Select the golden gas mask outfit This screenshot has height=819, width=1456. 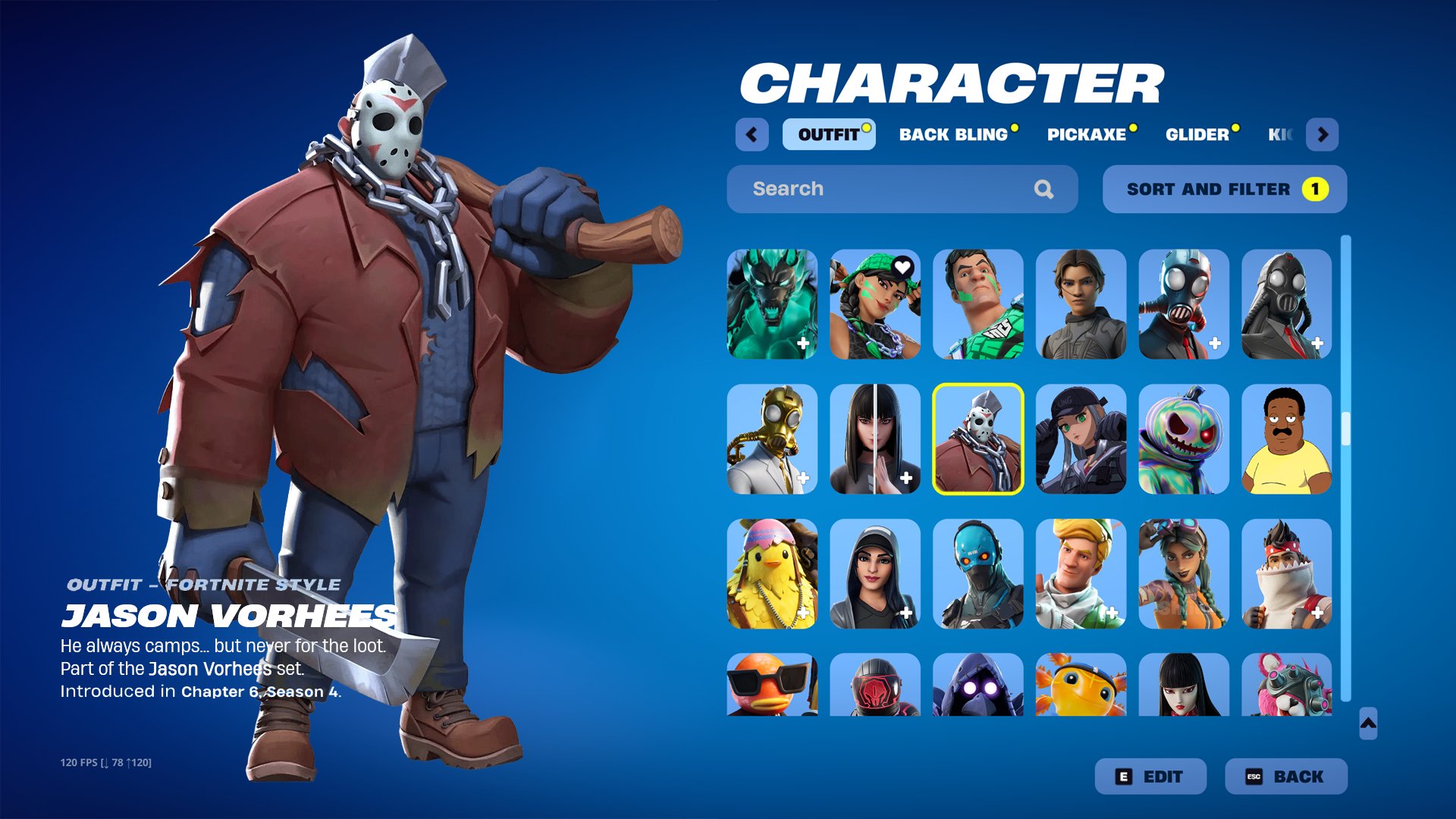(x=772, y=439)
